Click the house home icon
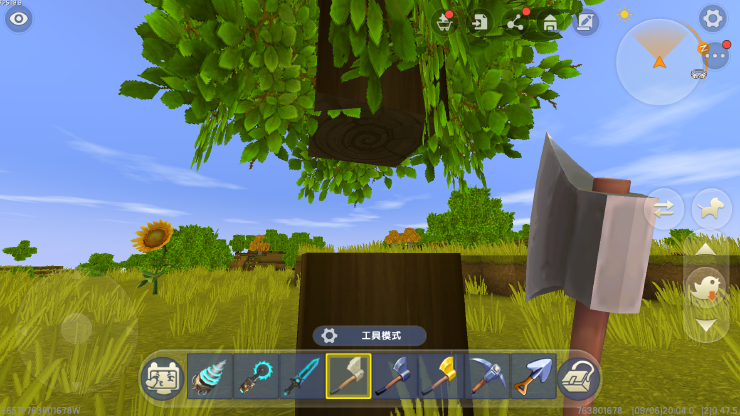Image resolution: width=740 pixels, height=416 pixels. click(x=550, y=22)
